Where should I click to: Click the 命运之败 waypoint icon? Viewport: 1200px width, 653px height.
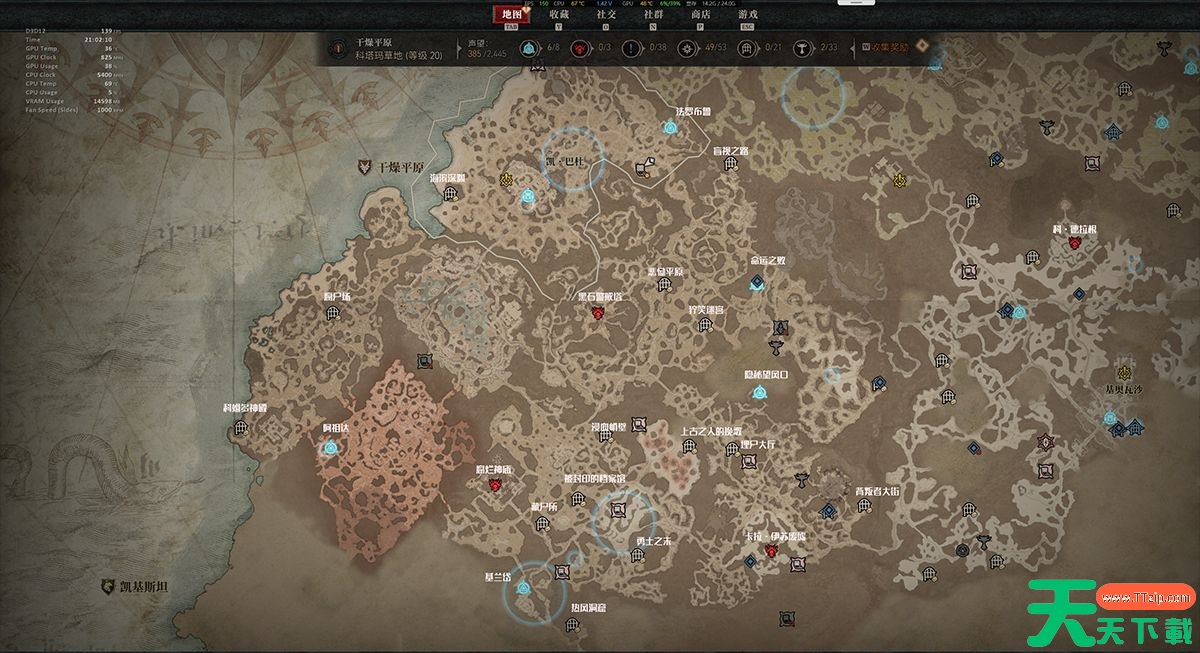click(757, 284)
